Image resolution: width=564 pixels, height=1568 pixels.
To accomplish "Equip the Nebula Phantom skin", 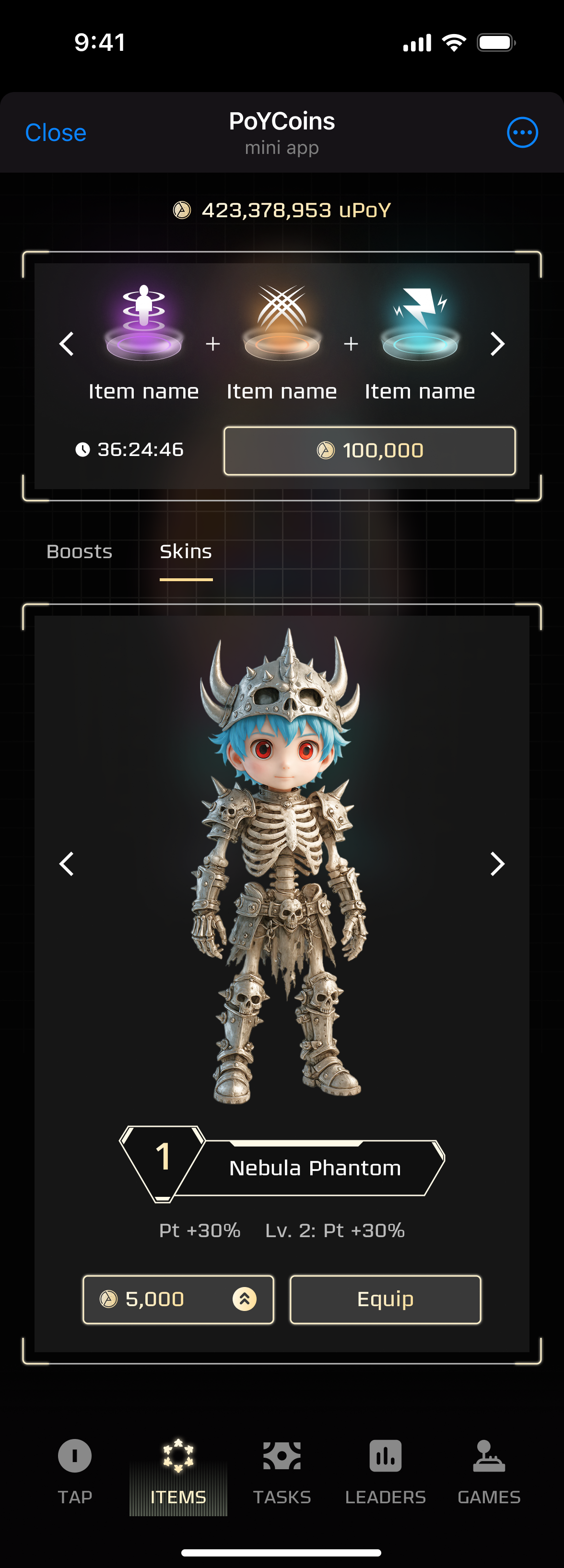I will point(385,1299).
